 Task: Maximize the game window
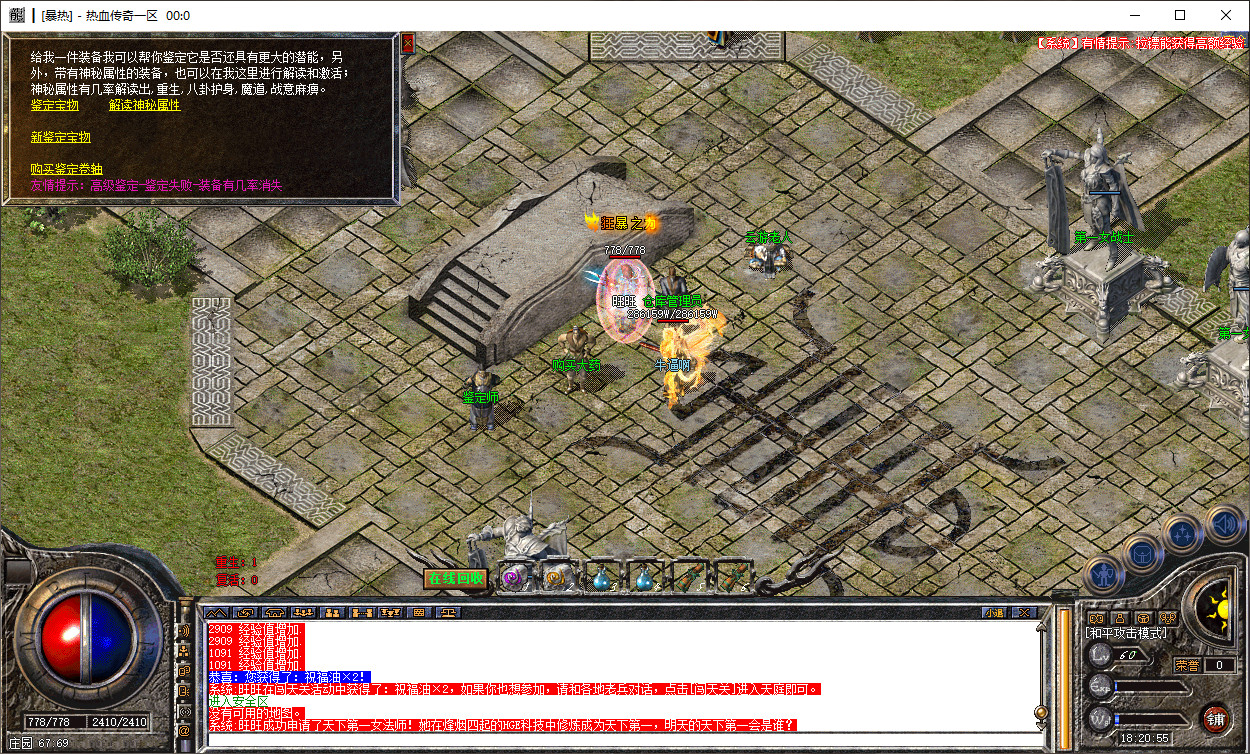coord(1180,15)
